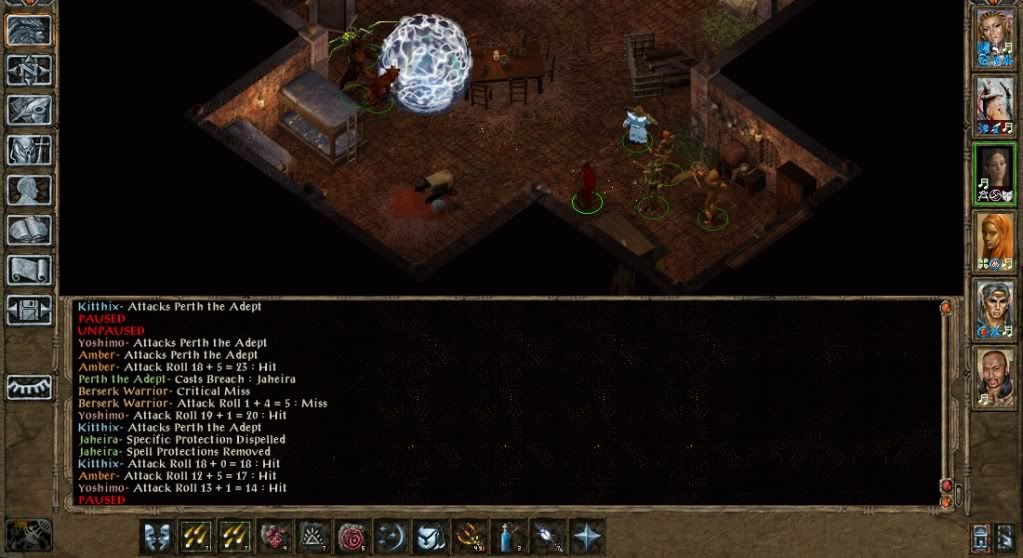Open the area map with compass button

click(29, 69)
